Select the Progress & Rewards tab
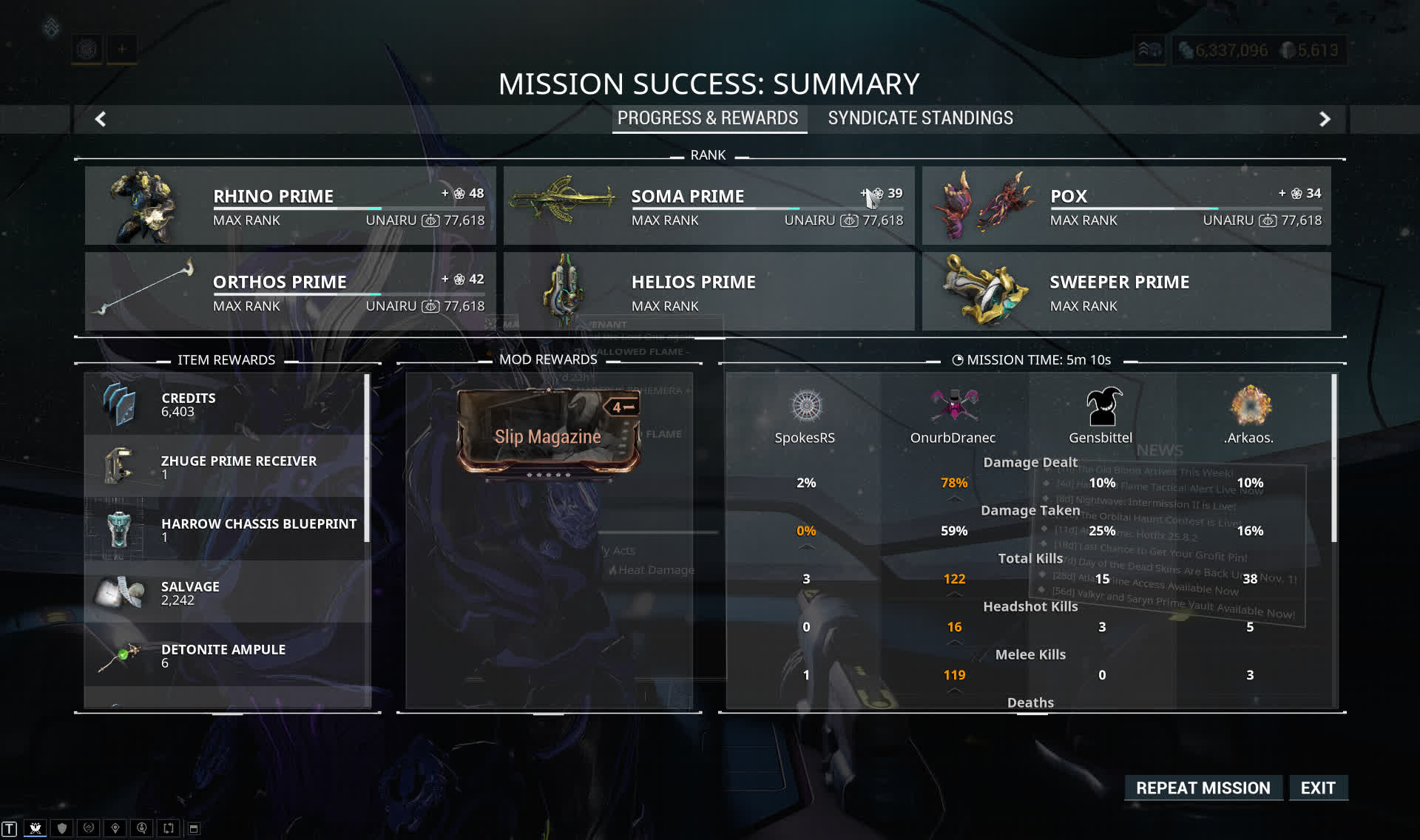Image resolution: width=1420 pixels, height=840 pixels. pos(708,118)
